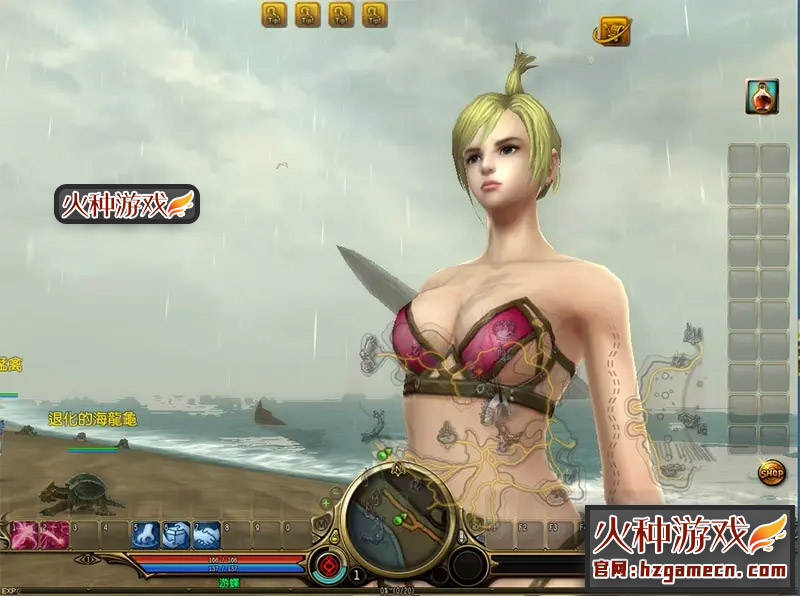Use the red potion flask icon

(x=762, y=97)
